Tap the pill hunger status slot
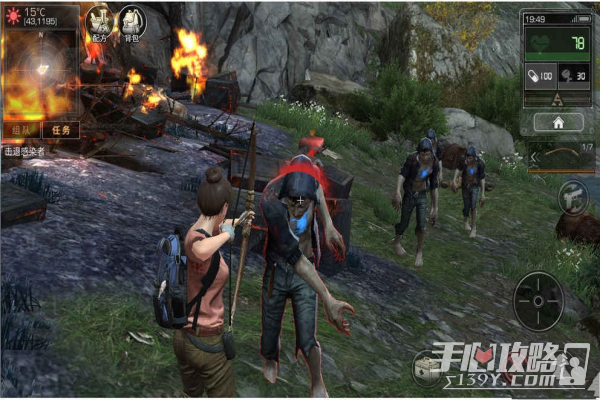Viewport: 600px width, 400px height. coord(539,73)
